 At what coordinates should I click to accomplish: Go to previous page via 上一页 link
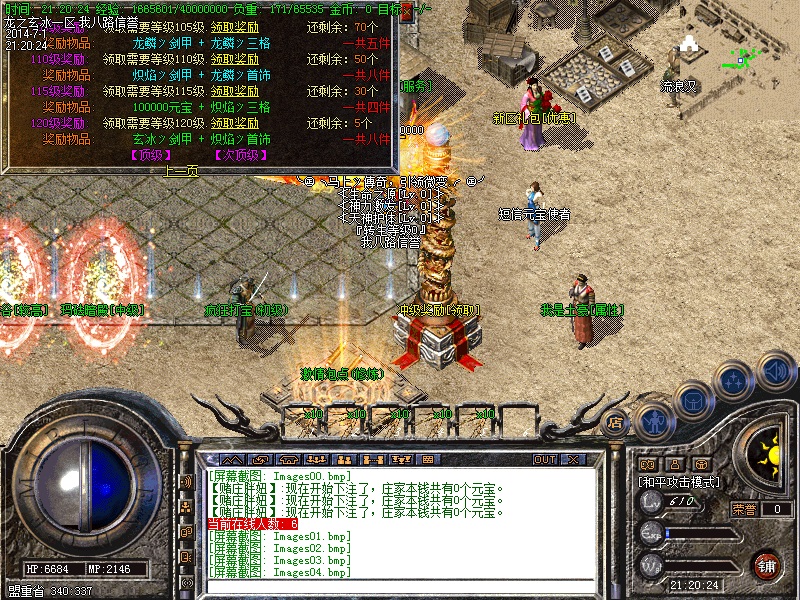[181, 171]
